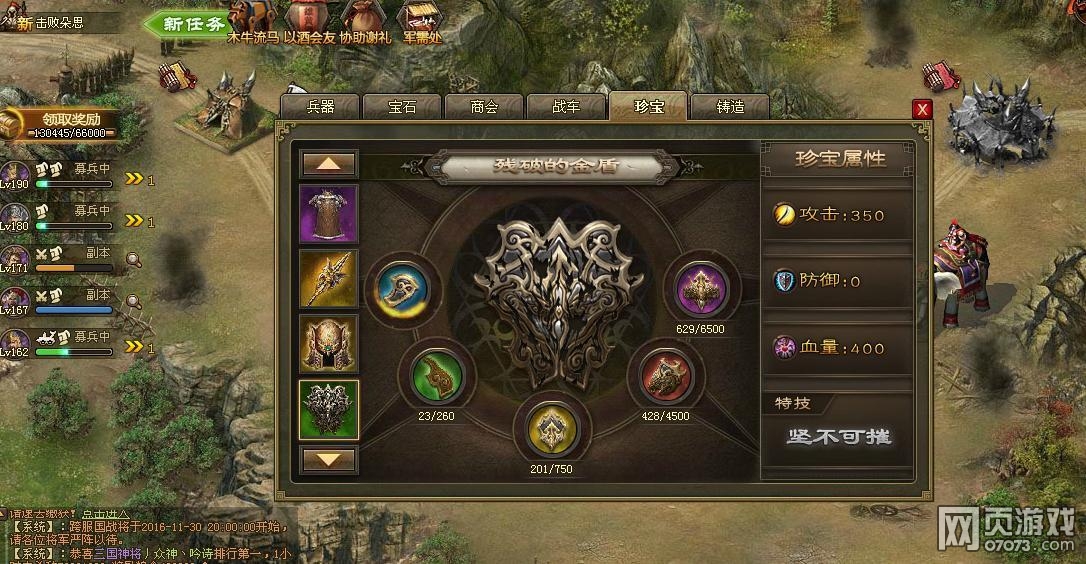The image size is (1086, 564).
Task: Click the up arrow above the treasure list
Action: pos(329,163)
